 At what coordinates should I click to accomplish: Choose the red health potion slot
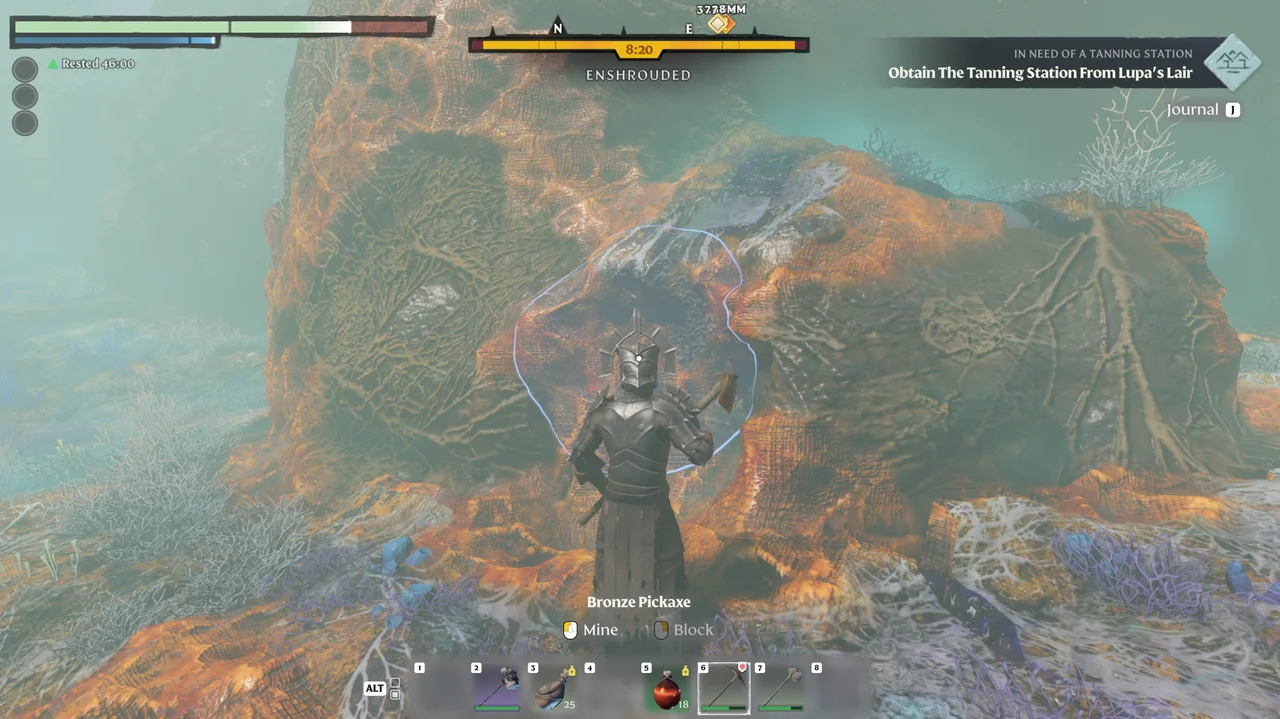667,688
